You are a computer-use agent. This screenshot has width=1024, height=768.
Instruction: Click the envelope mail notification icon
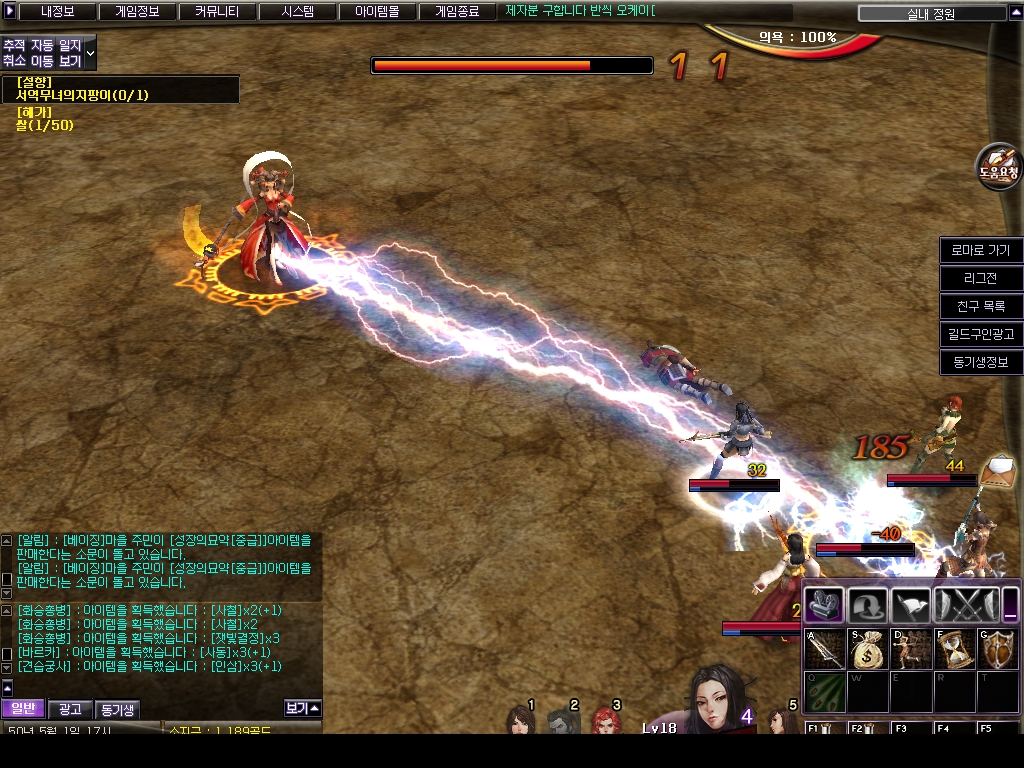[998, 468]
